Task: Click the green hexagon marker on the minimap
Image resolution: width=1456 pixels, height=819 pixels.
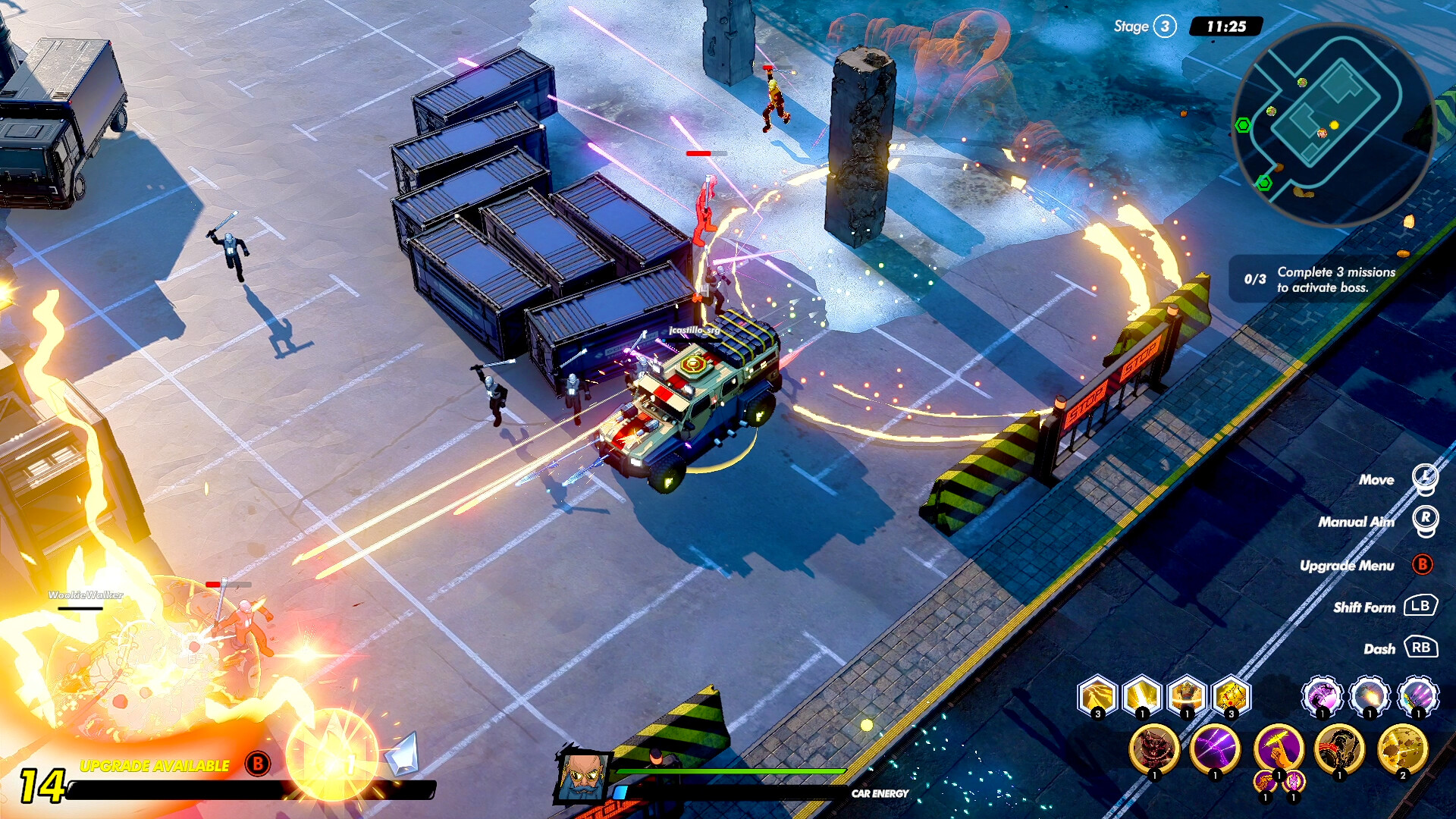Action: [1243, 124]
